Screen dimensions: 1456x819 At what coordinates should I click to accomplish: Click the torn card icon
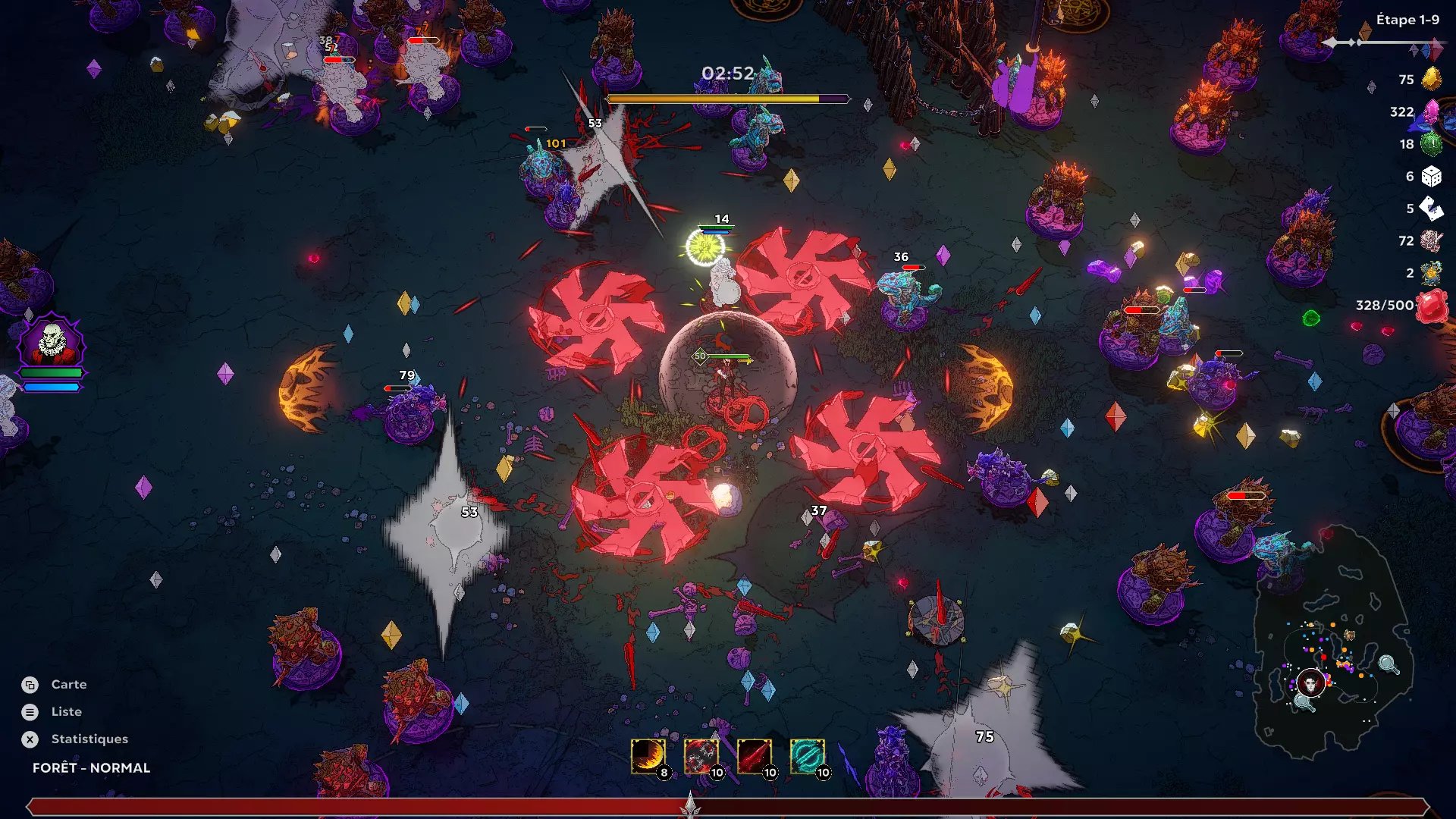[1431, 209]
